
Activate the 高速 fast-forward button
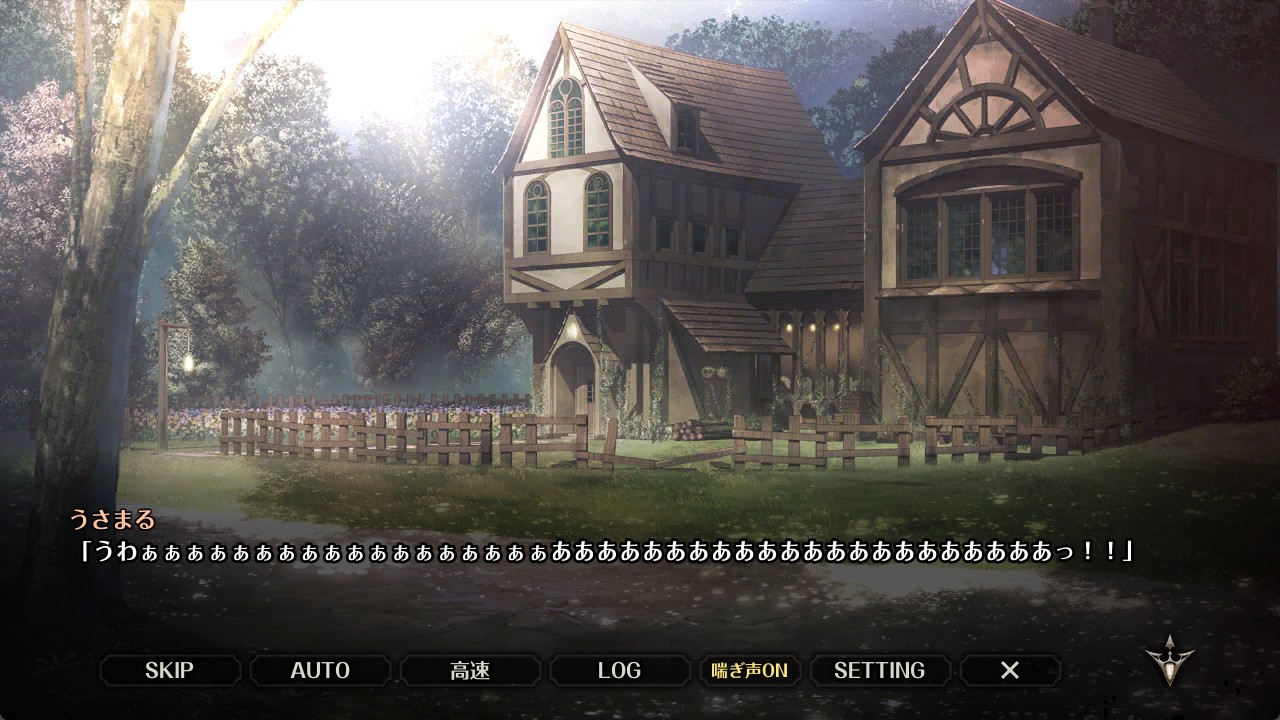pos(470,670)
